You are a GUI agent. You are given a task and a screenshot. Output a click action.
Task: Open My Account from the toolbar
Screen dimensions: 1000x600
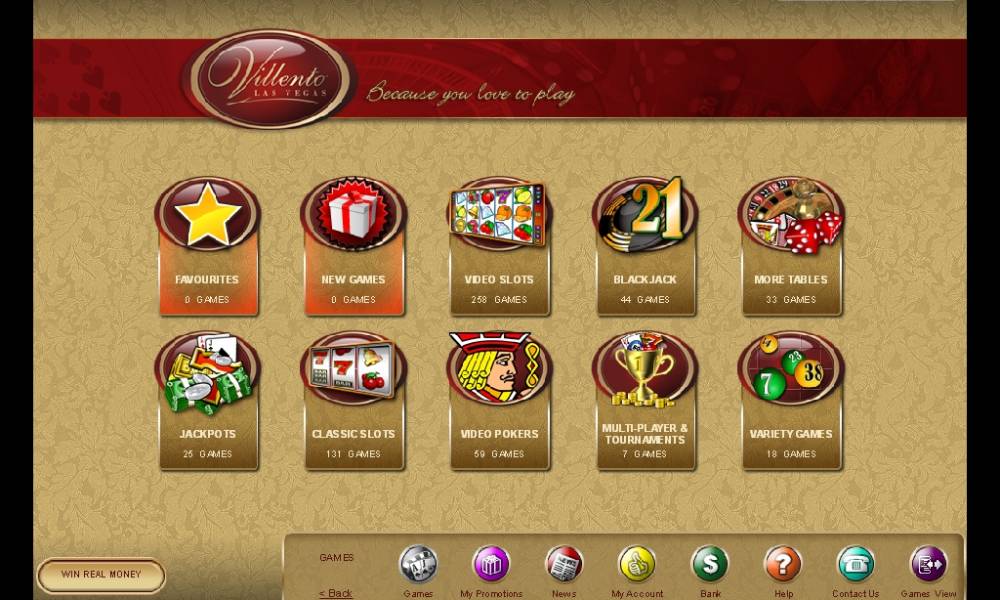[637, 565]
